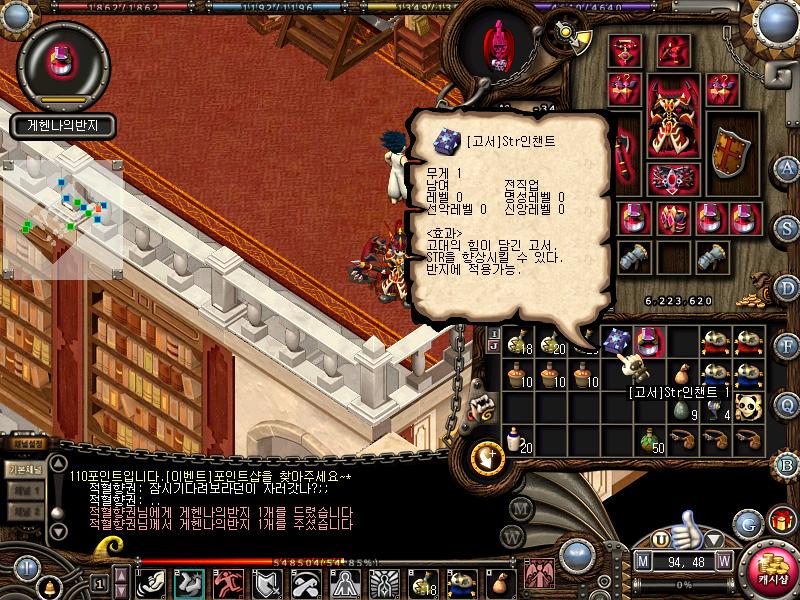Viewport: 800px width, 600px height.
Task: Click the gold plus cursor button
Action: click(x=488, y=456)
